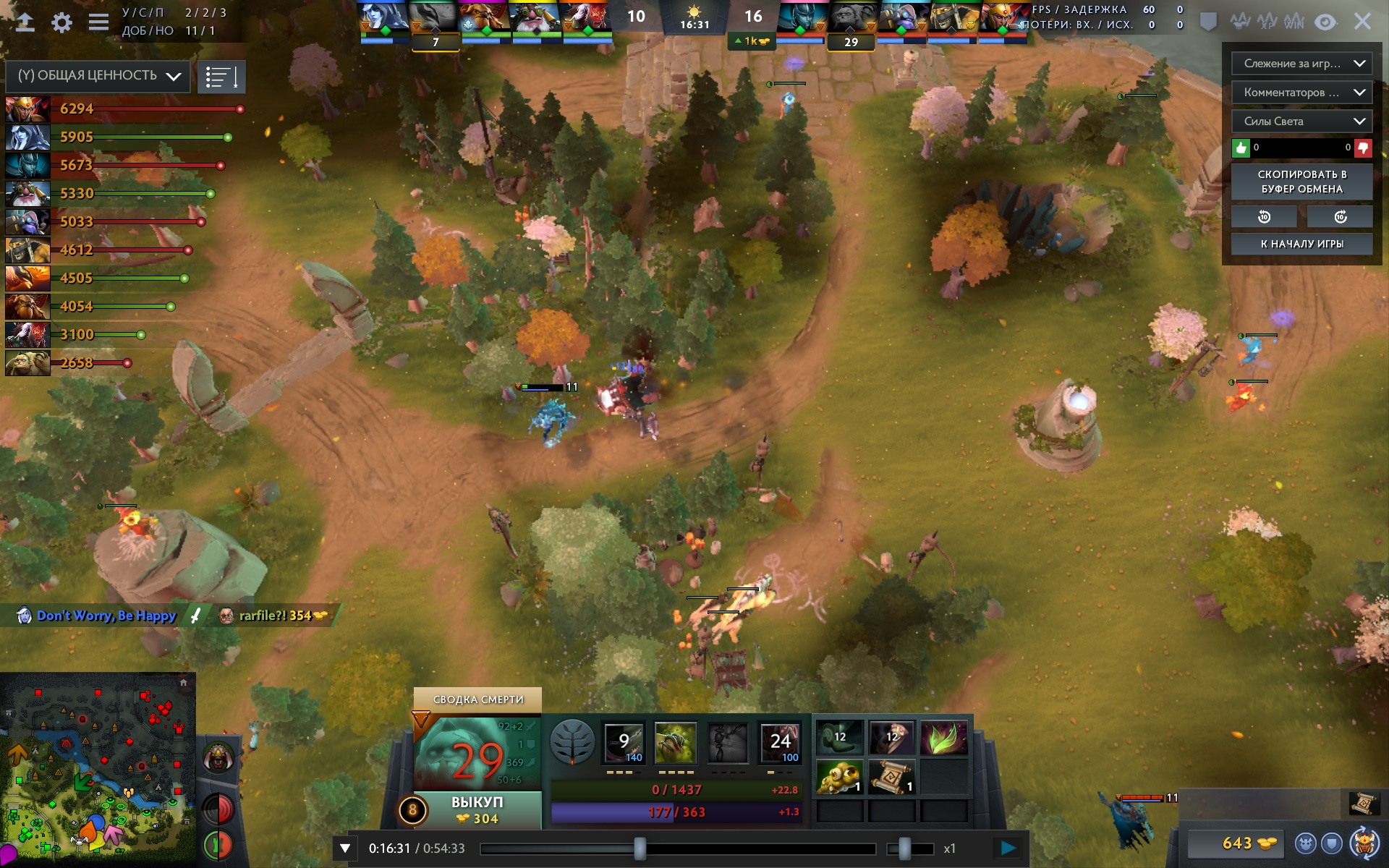The image size is (1389, 868).
Task: Give the replay a green thumbs up
Action: (x=1241, y=148)
